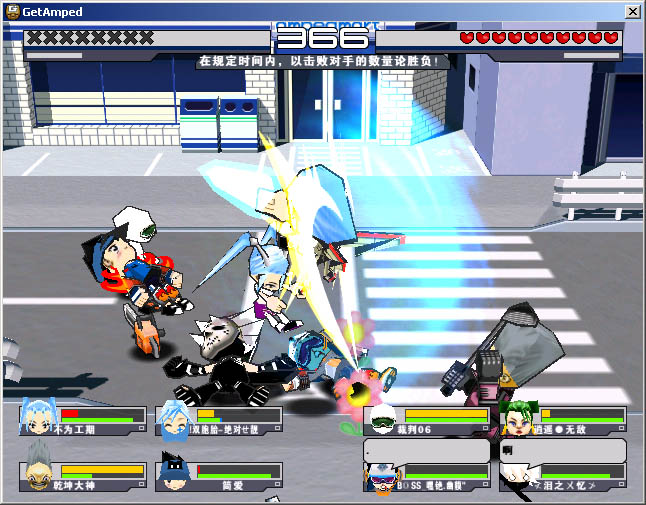Select player 不为工期's portrait
The height and width of the screenshot is (505, 646).
(35, 419)
